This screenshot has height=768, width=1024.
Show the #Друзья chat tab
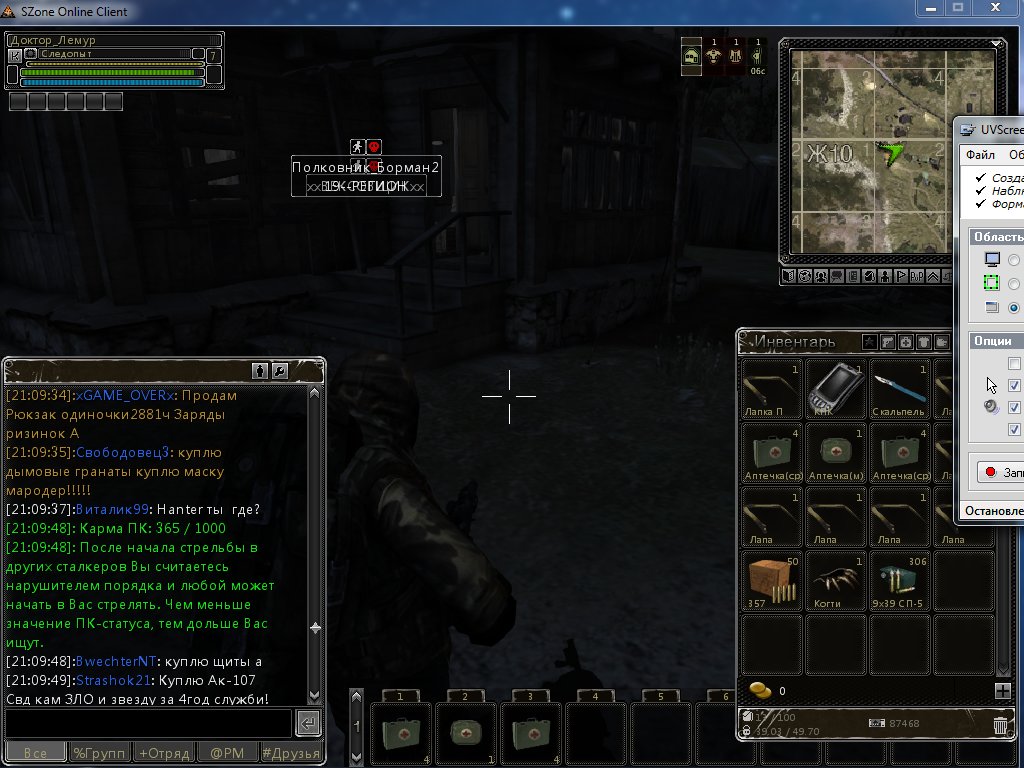pos(291,753)
